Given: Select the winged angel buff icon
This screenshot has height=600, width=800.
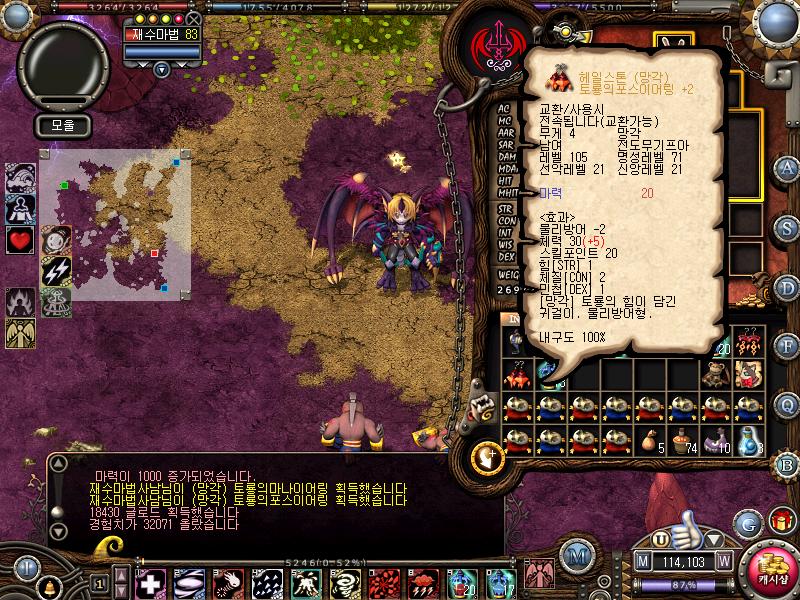Looking at the screenshot, I should pyautogui.click(x=20, y=331).
